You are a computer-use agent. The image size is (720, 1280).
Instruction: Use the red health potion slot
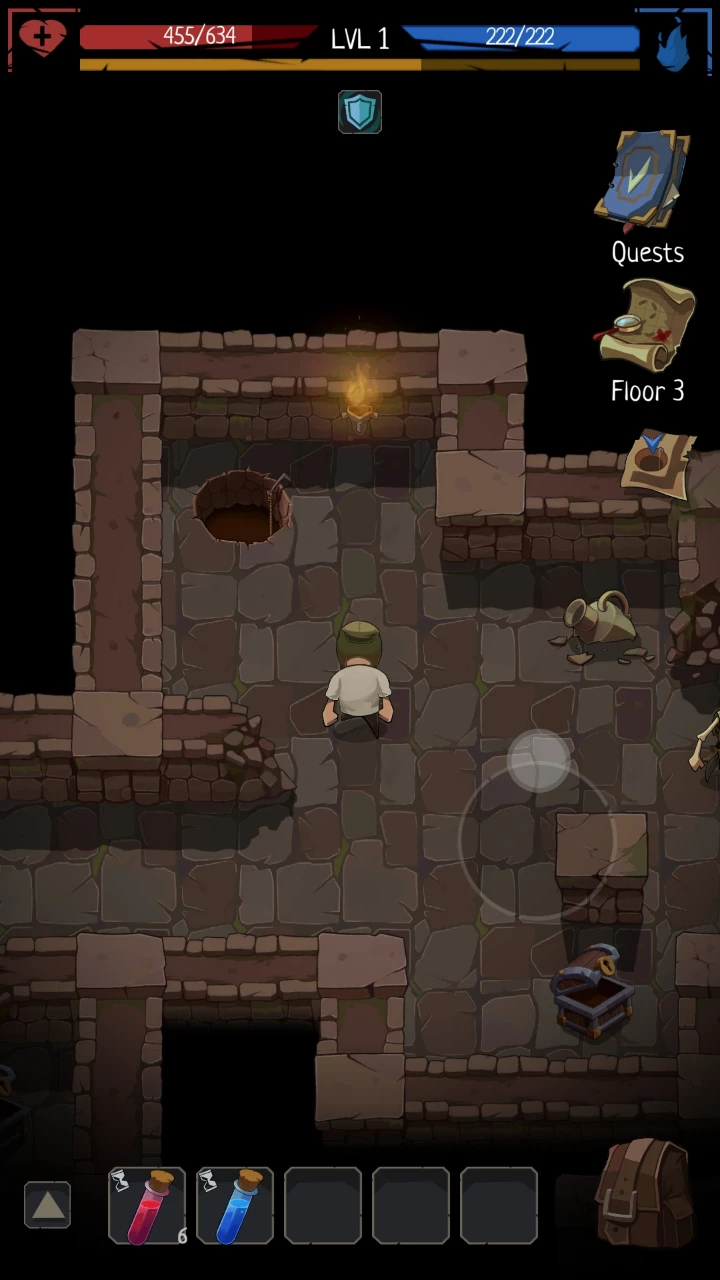pos(147,1206)
